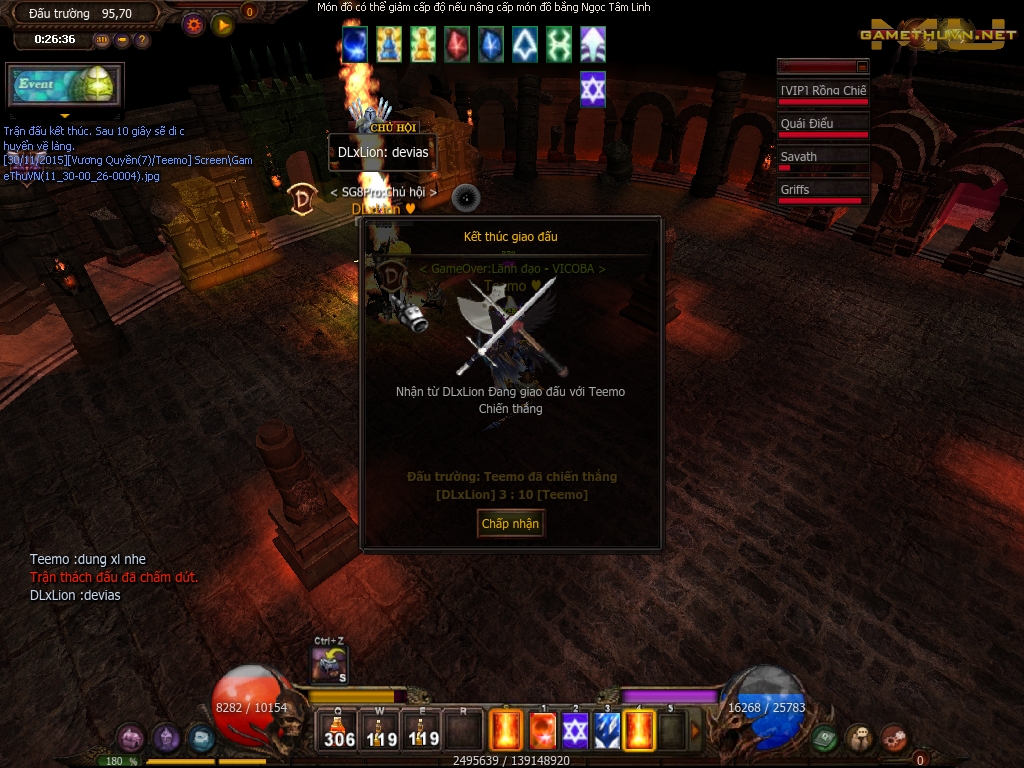The width and height of the screenshot is (1024, 768).
Task: Use the Q potion slot with 306
Action: [340, 731]
